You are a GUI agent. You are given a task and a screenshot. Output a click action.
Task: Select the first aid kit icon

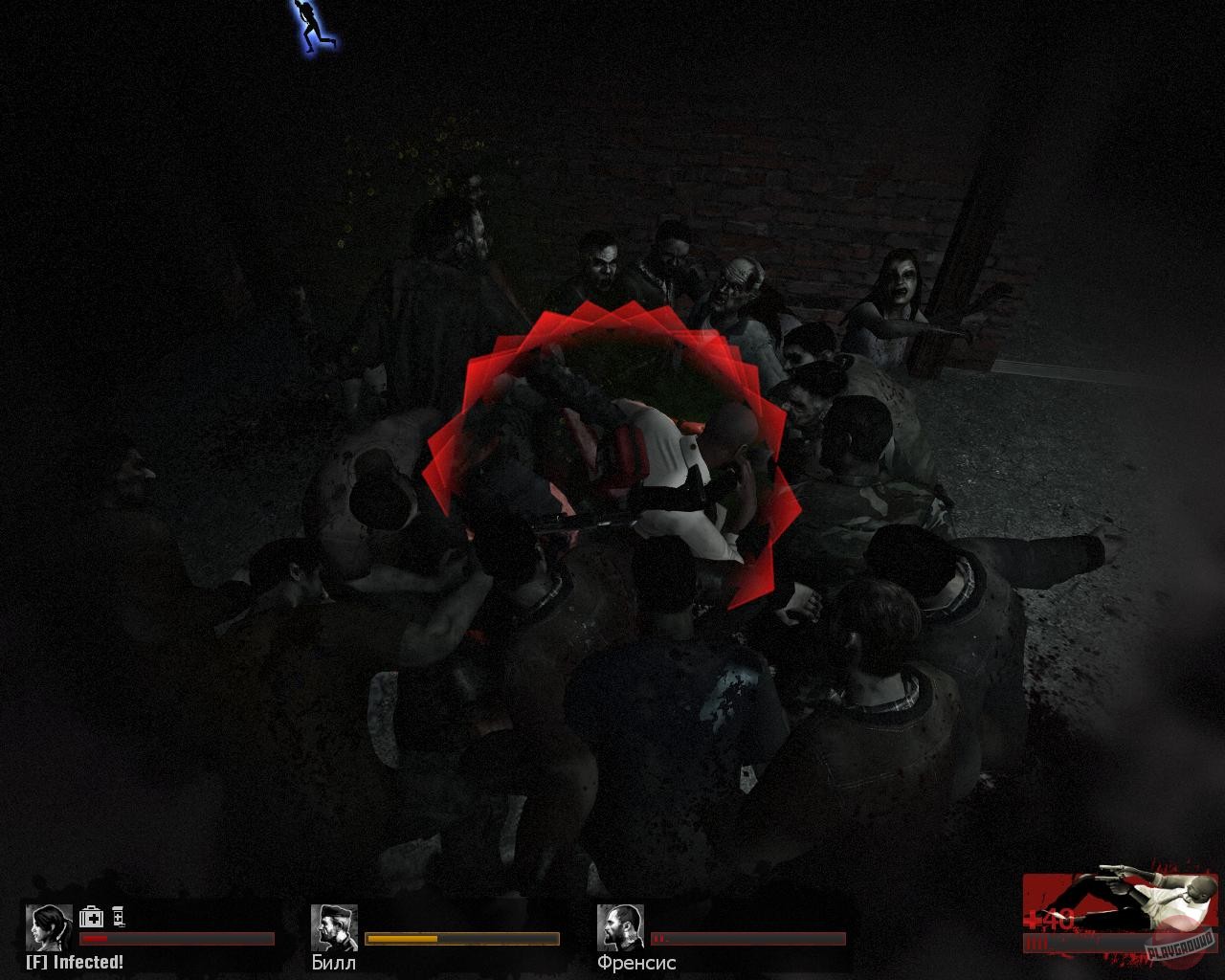point(91,917)
